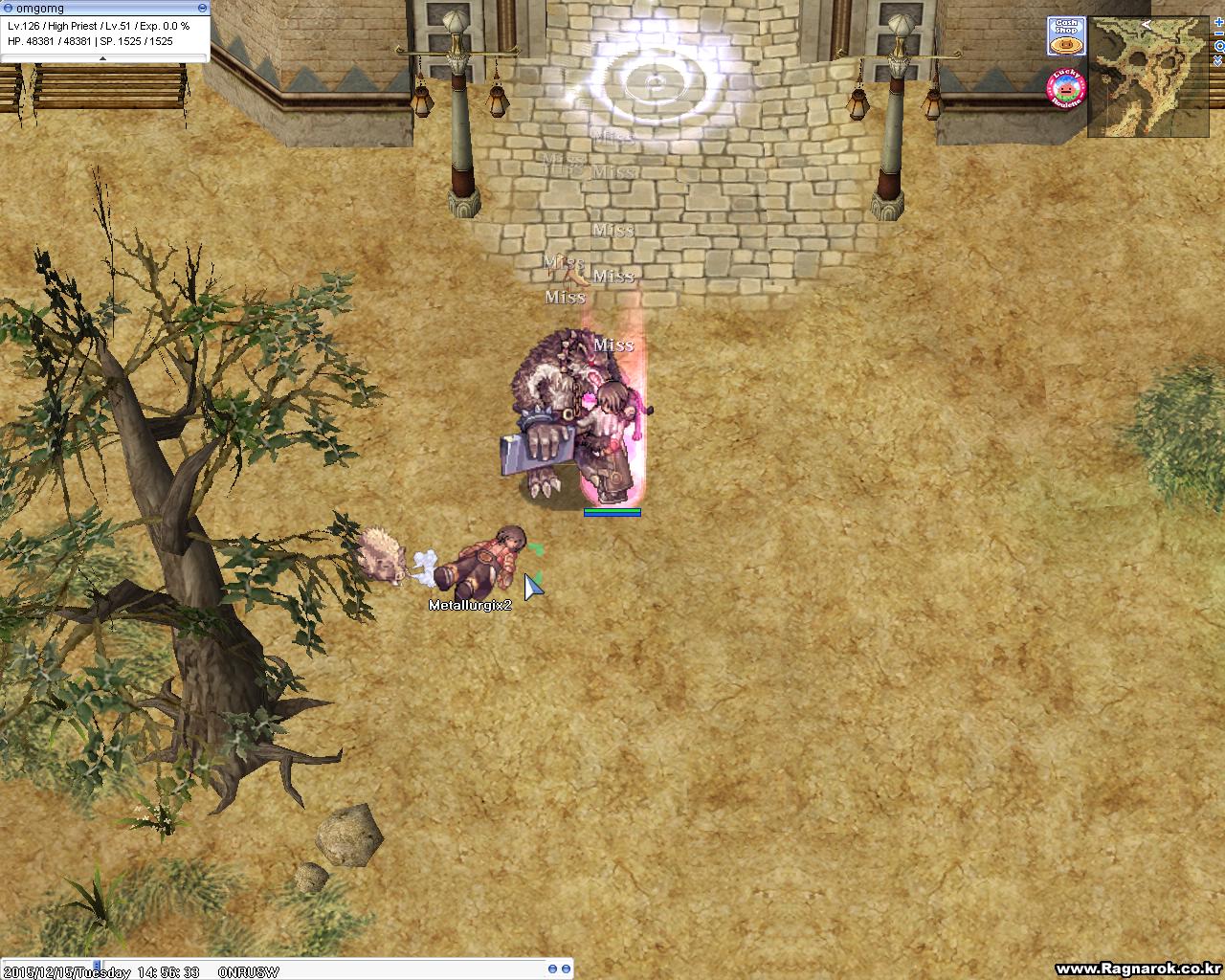Zoom out the minimap with the minus icon
Image resolution: width=1225 pixels, height=980 pixels.
[x=1218, y=33]
